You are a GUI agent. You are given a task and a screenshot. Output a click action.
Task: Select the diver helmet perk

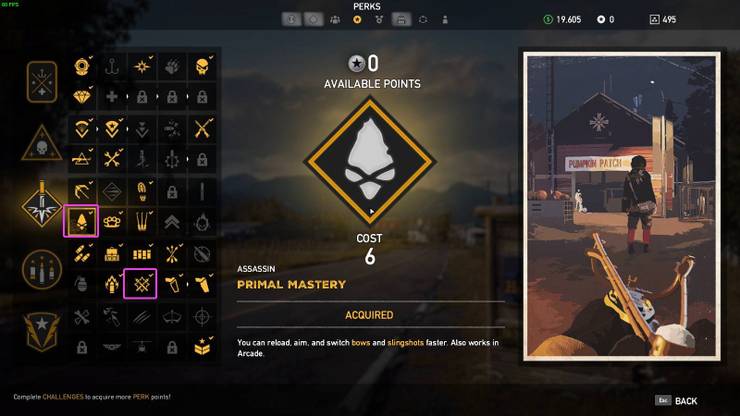(81, 66)
